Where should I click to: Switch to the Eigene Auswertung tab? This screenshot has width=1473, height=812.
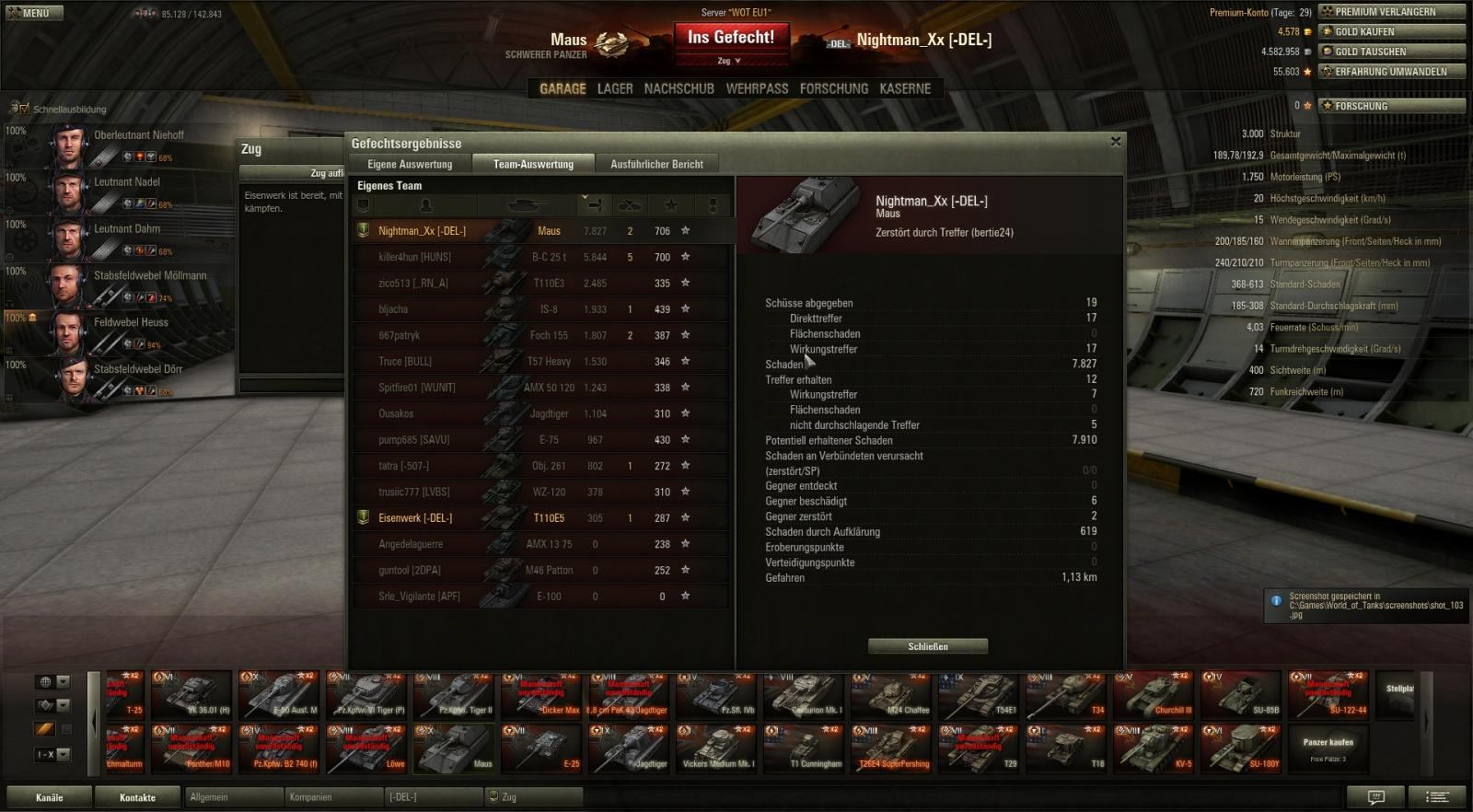click(410, 164)
